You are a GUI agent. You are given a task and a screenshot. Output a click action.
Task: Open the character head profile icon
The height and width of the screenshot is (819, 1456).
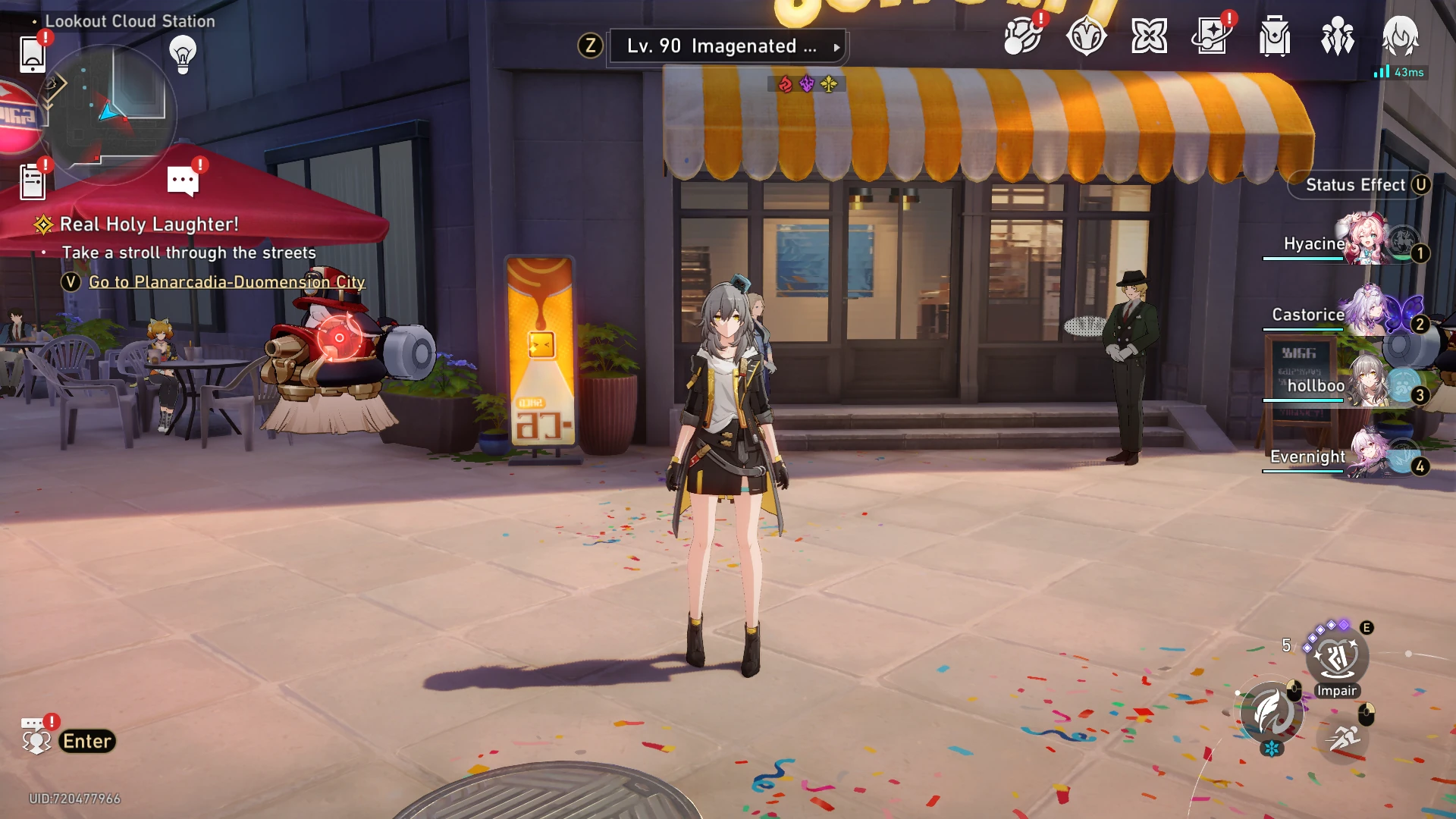coord(1400,36)
